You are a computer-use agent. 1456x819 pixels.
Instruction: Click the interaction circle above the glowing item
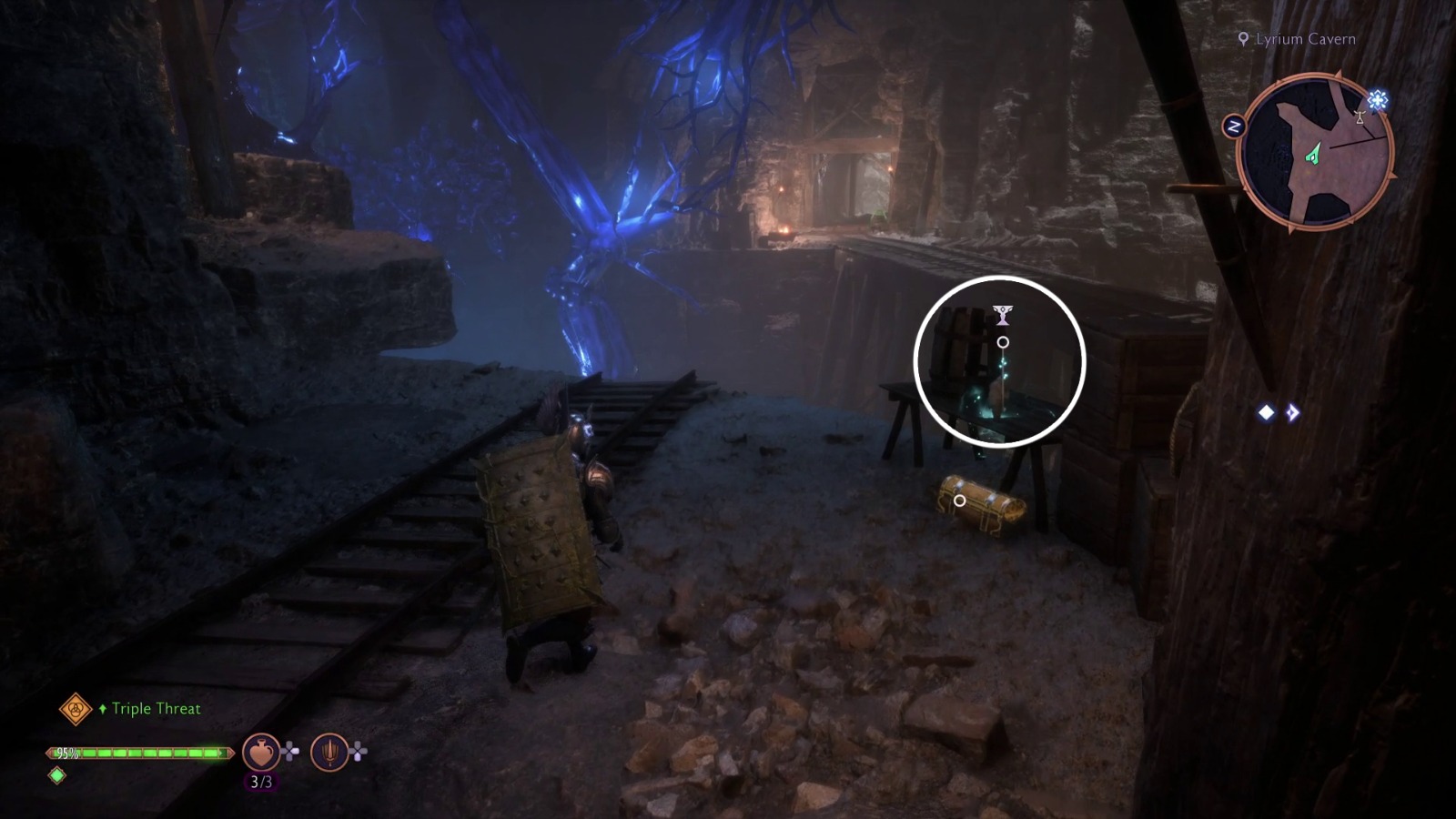pos(1004,341)
